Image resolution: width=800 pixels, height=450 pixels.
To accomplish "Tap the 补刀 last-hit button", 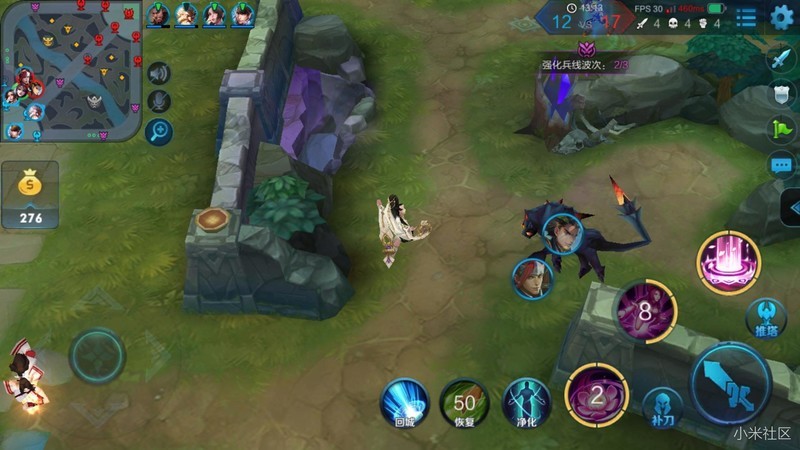I will (x=662, y=407).
